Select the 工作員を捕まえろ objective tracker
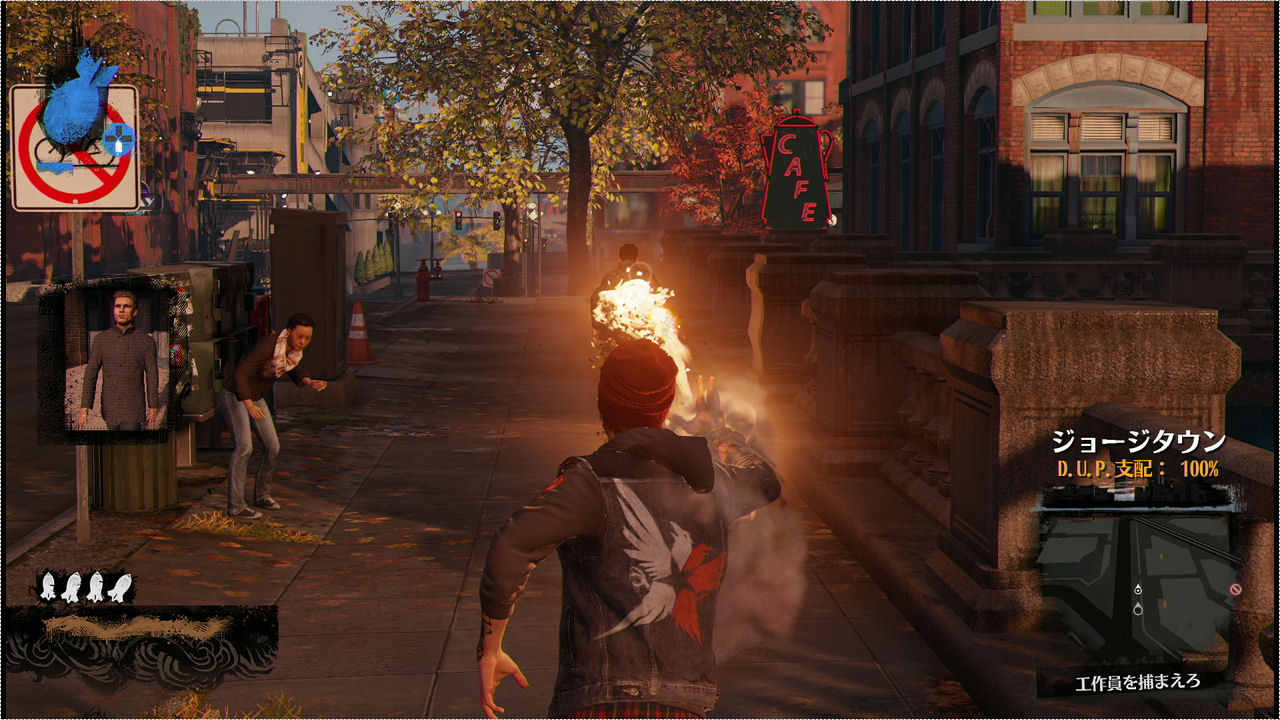Screen dimensions: 1280x720 coord(1137,683)
